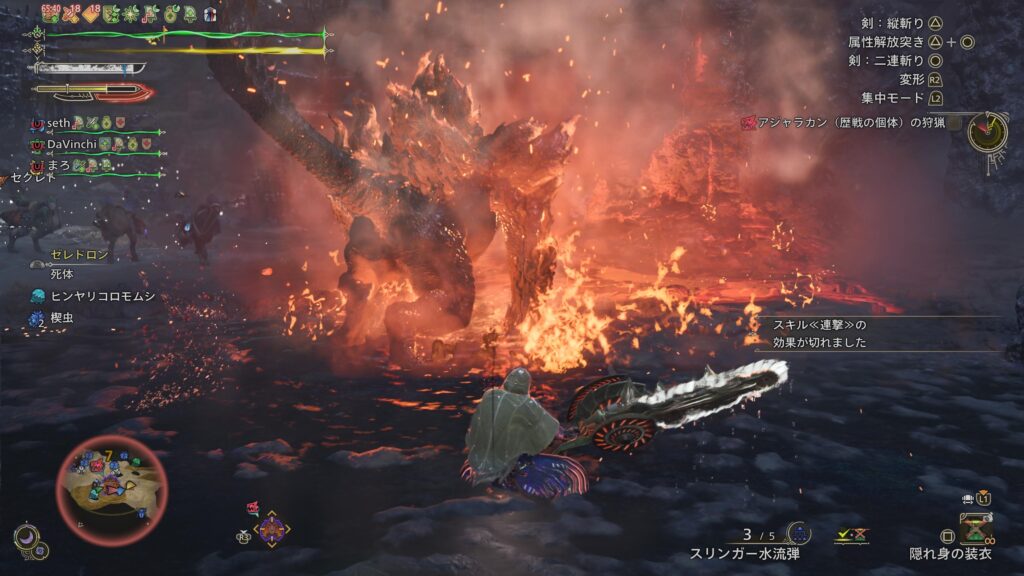Select the monster target lock-on icon
Viewport: 1024px width, 576px height.
pyautogui.click(x=271, y=528)
